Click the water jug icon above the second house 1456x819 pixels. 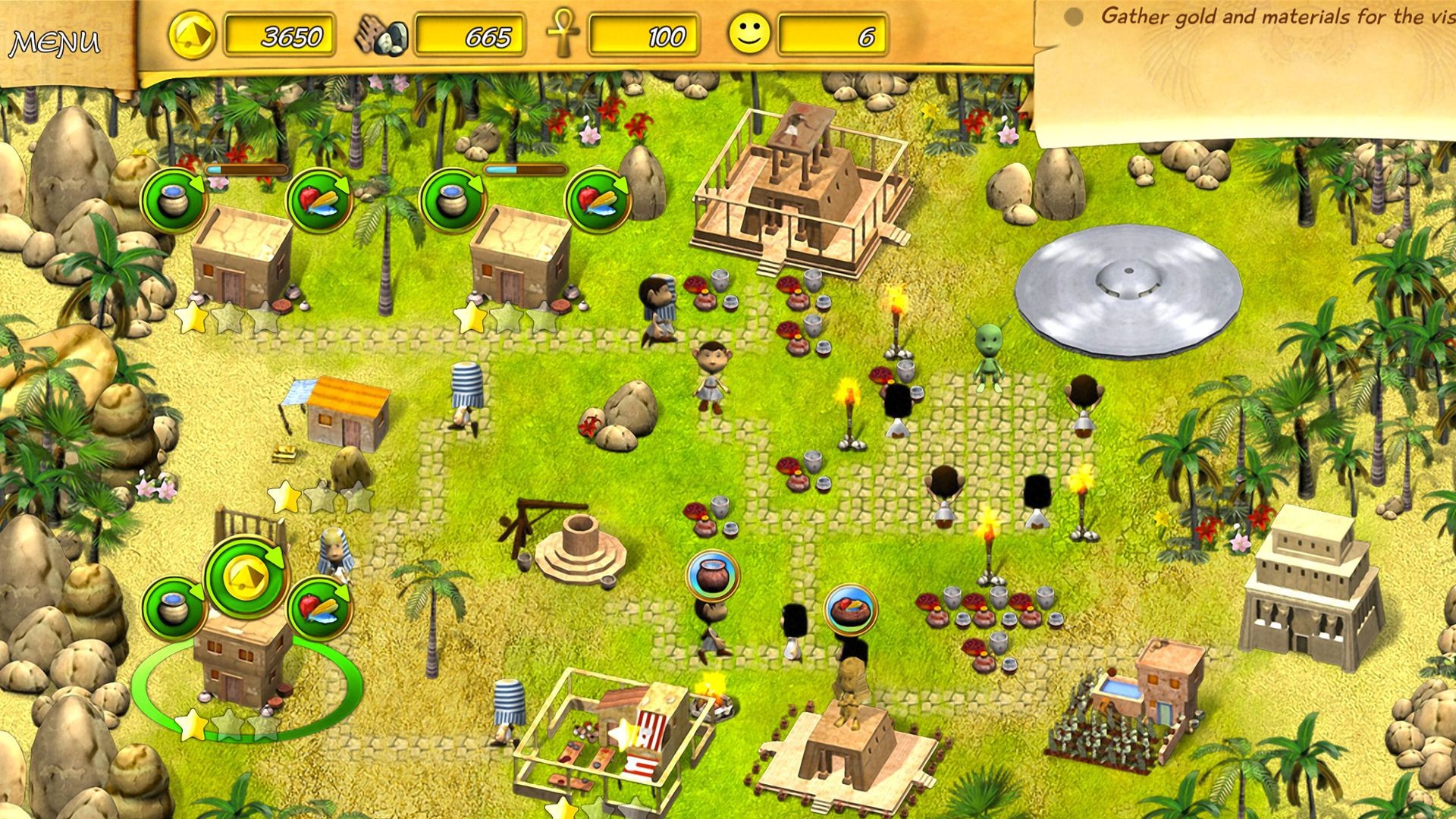pyautogui.click(x=453, y=199)
